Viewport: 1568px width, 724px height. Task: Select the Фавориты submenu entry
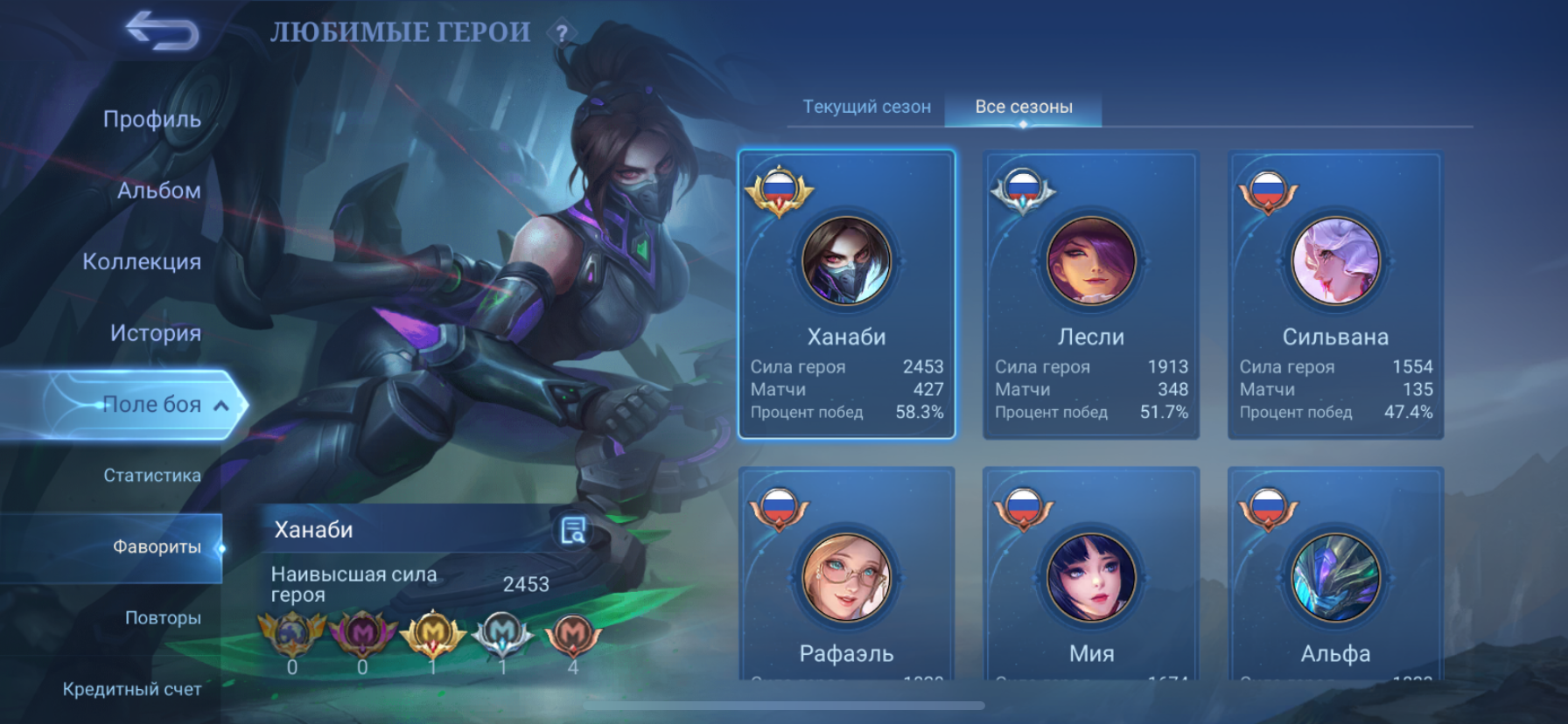[157, 547]
